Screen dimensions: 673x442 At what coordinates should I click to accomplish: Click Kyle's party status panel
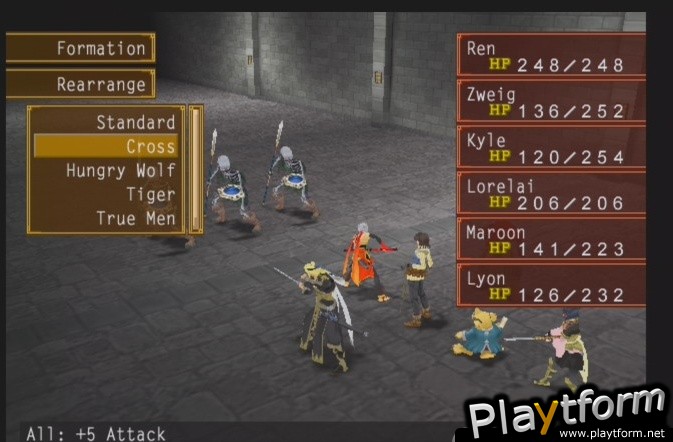tap(551, 148)
